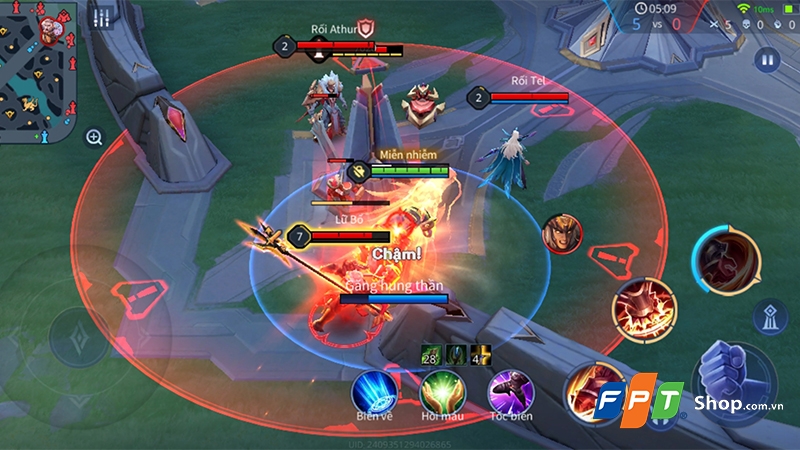
Task: Cast the Tốc biến flash spell
Action: [509, 389]
